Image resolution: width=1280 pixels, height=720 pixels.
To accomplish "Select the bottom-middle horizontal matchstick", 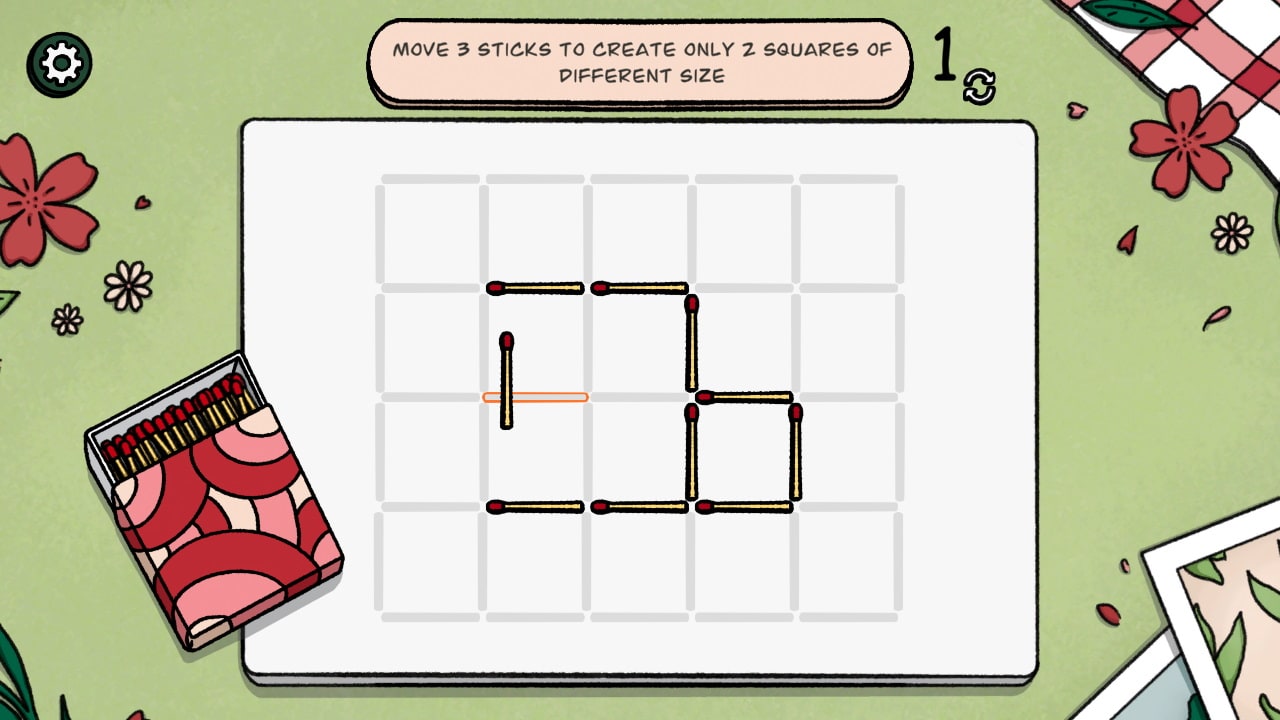I will (x=640, y=507).
